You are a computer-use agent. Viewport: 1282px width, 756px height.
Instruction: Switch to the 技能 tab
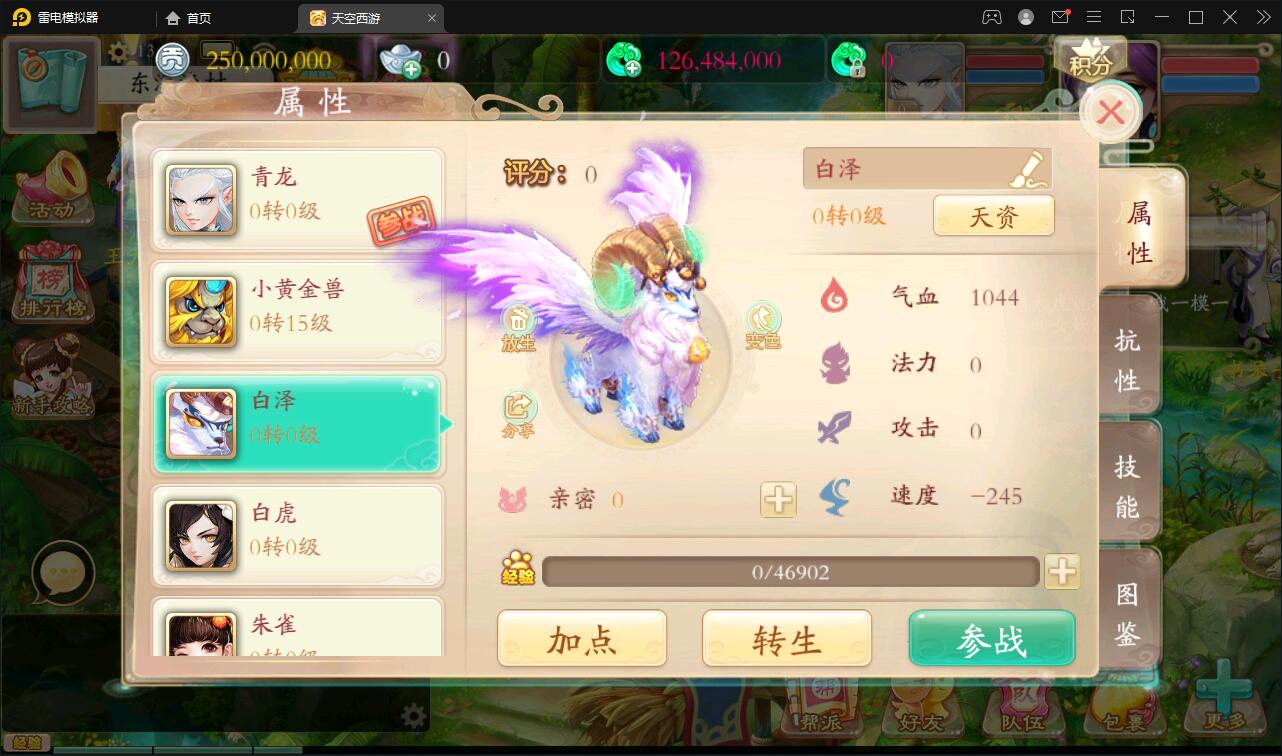coord(1128,483)
